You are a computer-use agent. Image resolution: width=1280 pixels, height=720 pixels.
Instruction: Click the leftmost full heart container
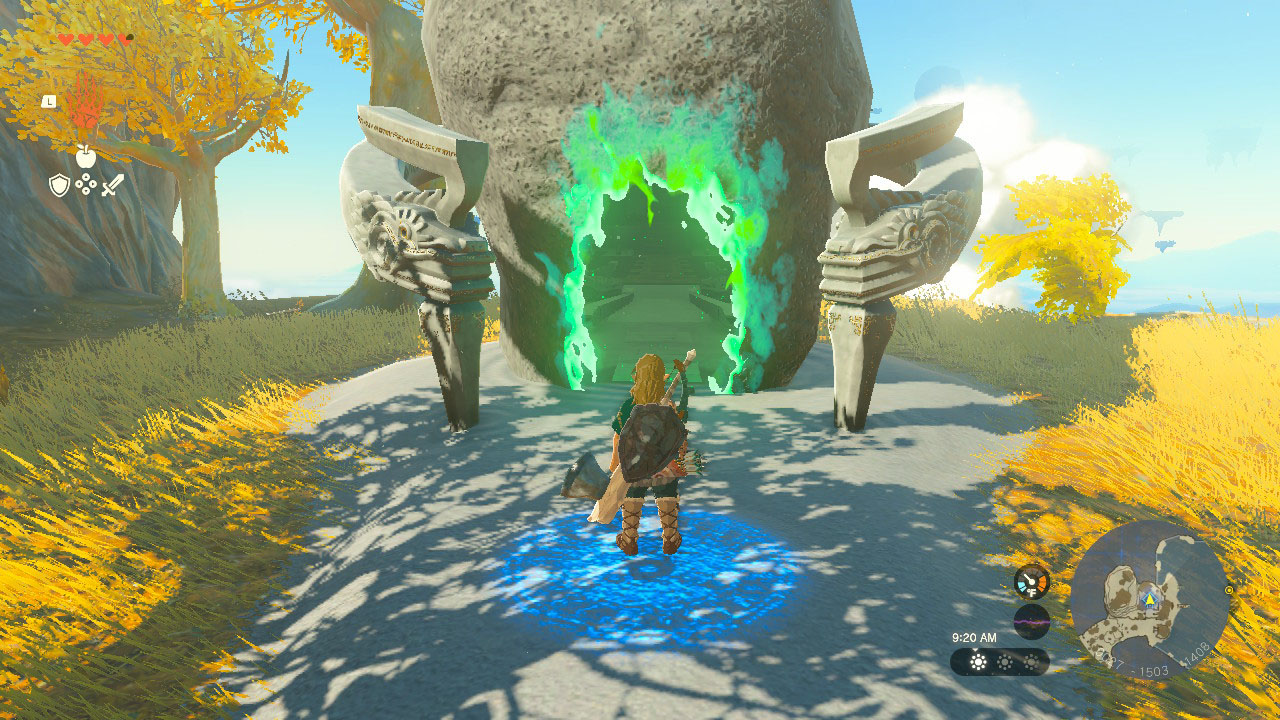[66, 38]
